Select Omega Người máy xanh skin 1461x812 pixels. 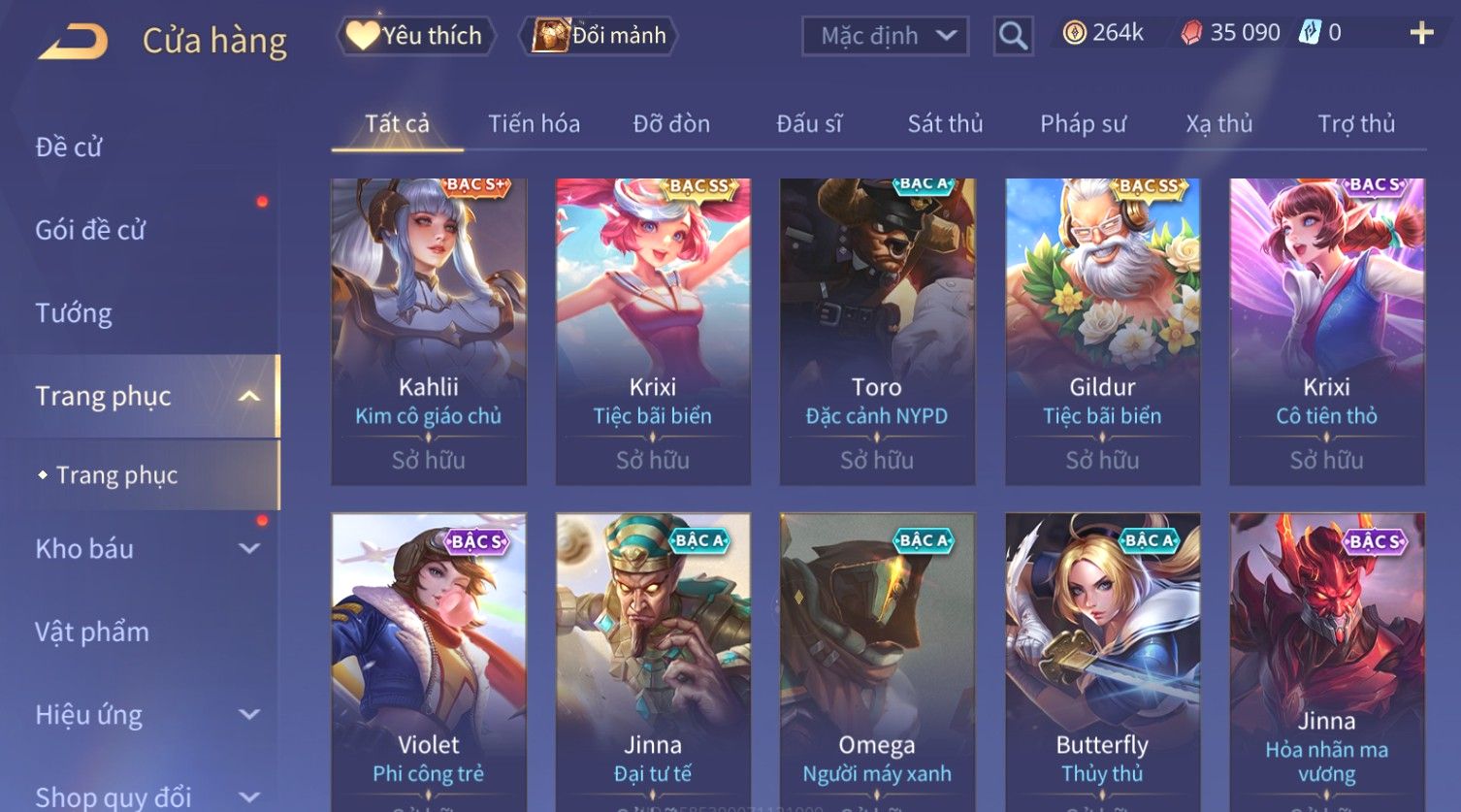[877, 660]
